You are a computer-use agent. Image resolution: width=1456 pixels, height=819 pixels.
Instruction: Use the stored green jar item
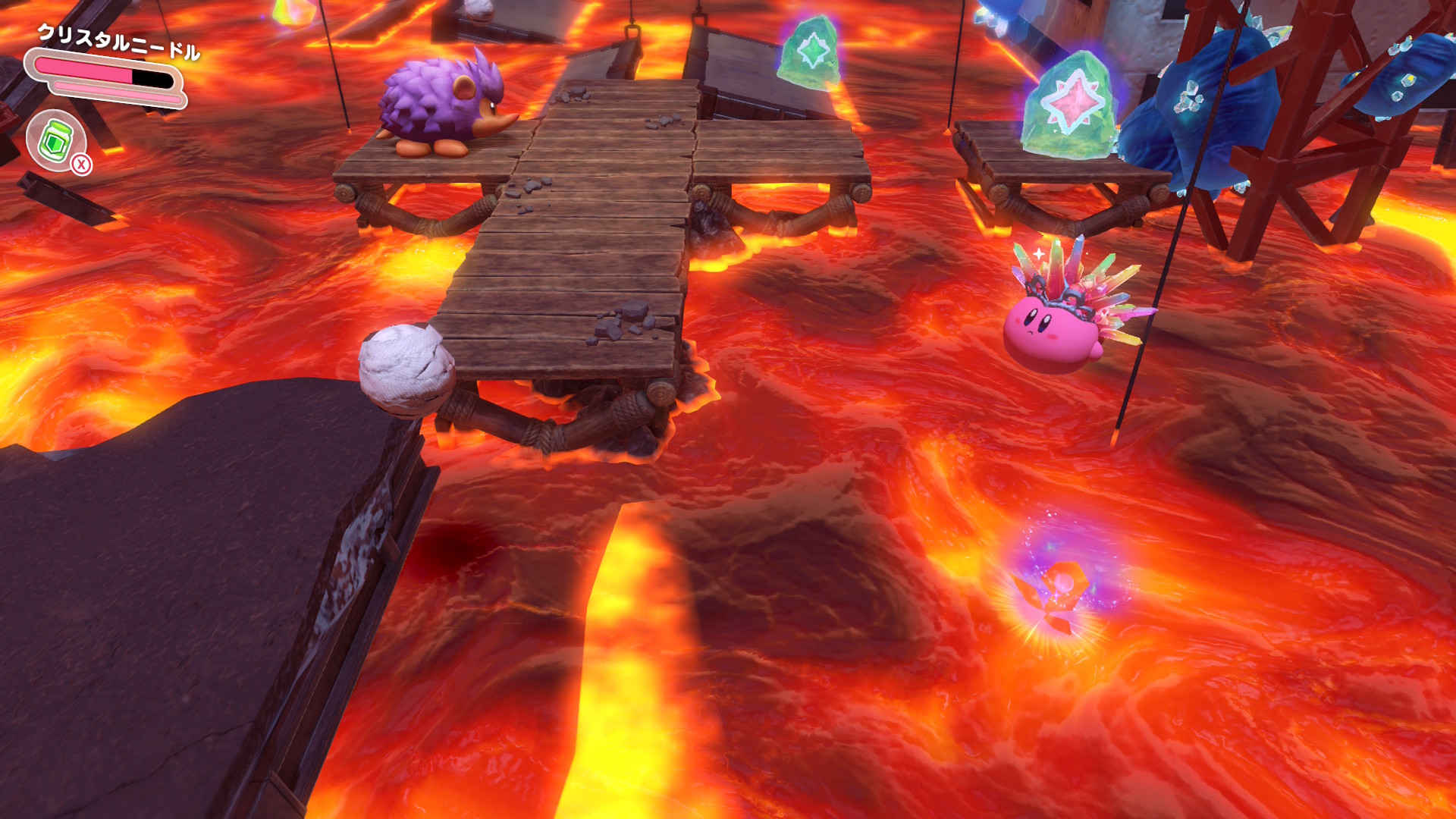click(x=57, y=140)
